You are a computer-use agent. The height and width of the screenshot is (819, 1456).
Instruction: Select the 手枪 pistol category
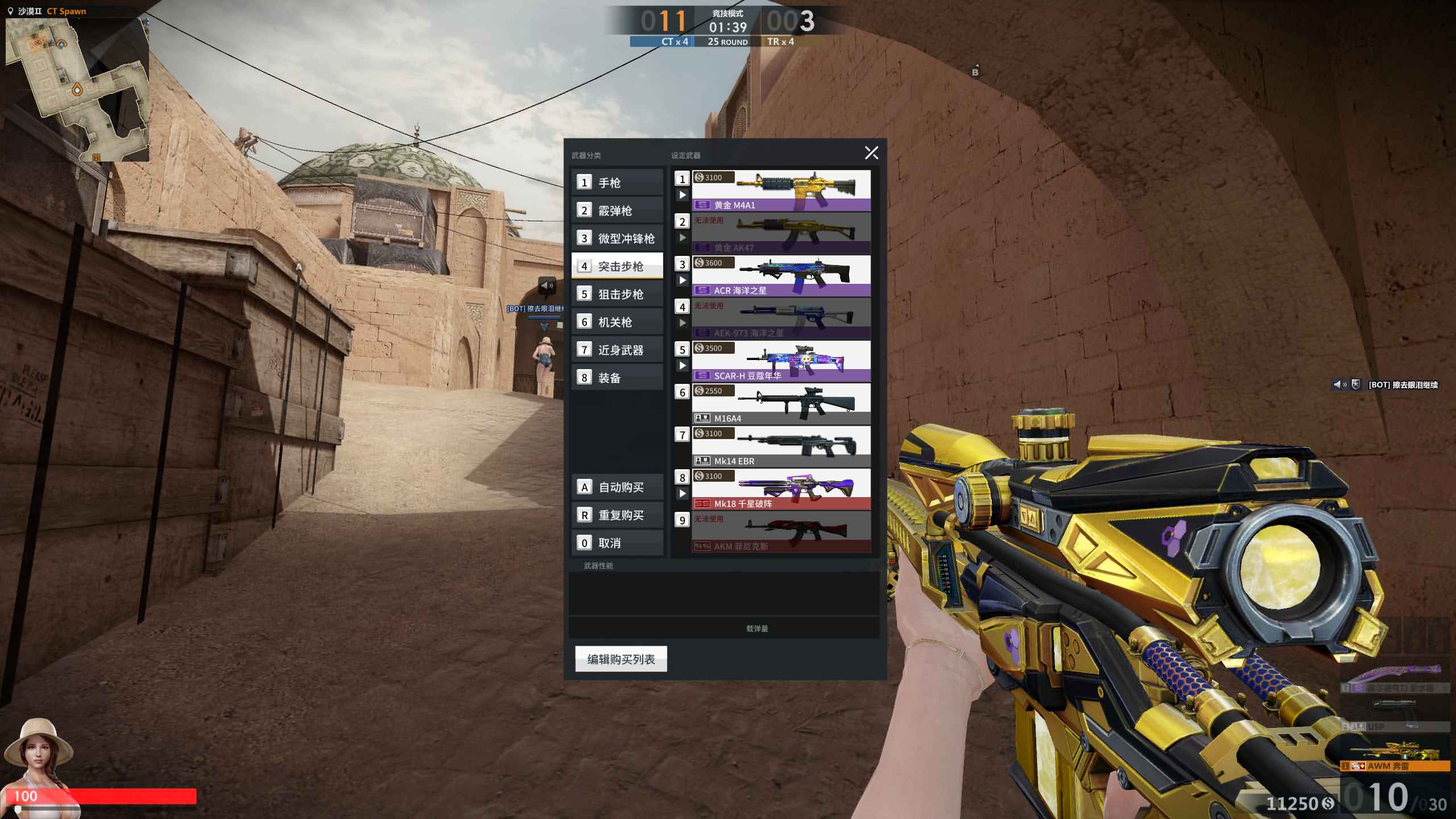point(617,183)
